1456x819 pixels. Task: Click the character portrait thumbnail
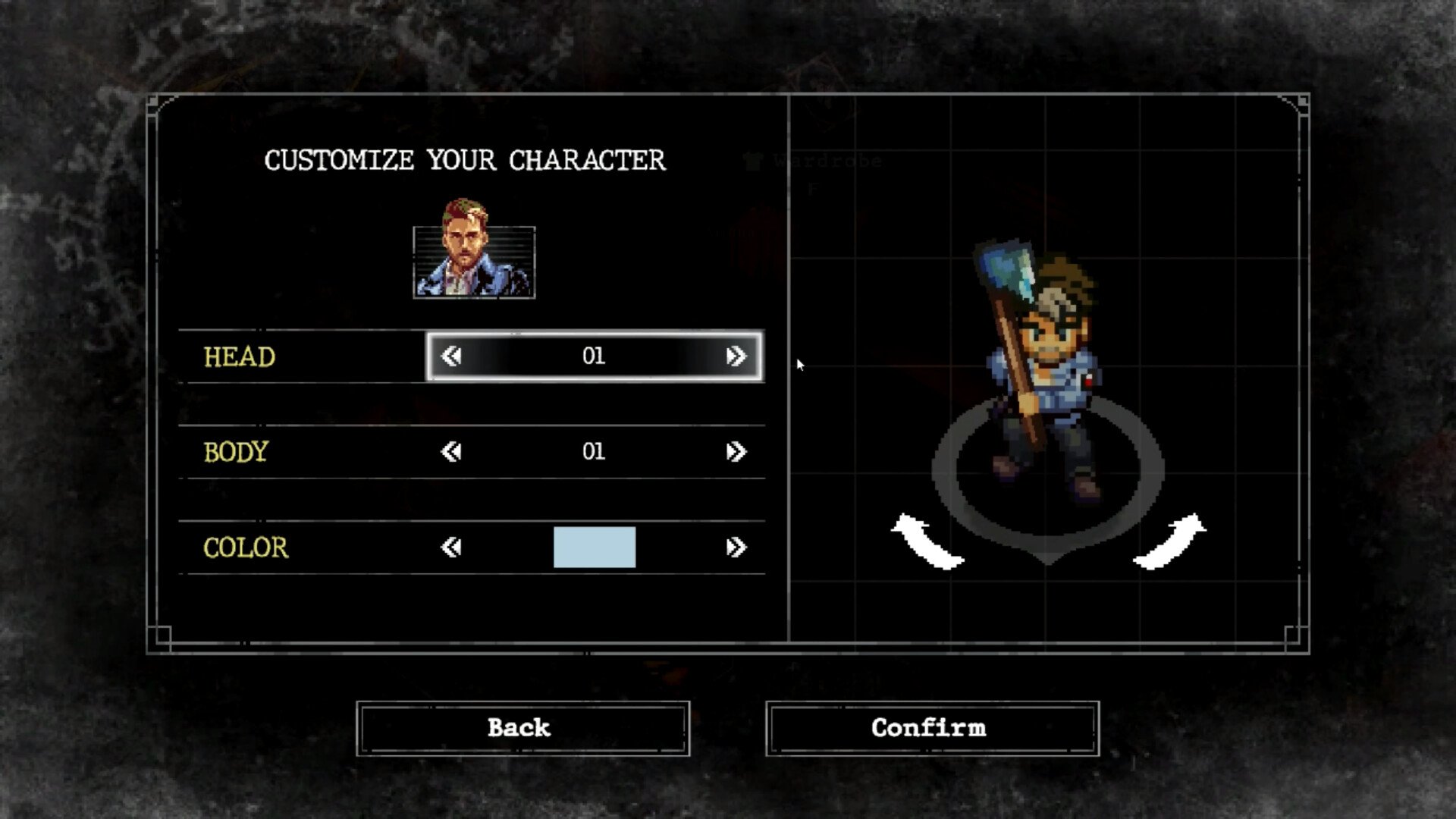(x=474, y=252)
